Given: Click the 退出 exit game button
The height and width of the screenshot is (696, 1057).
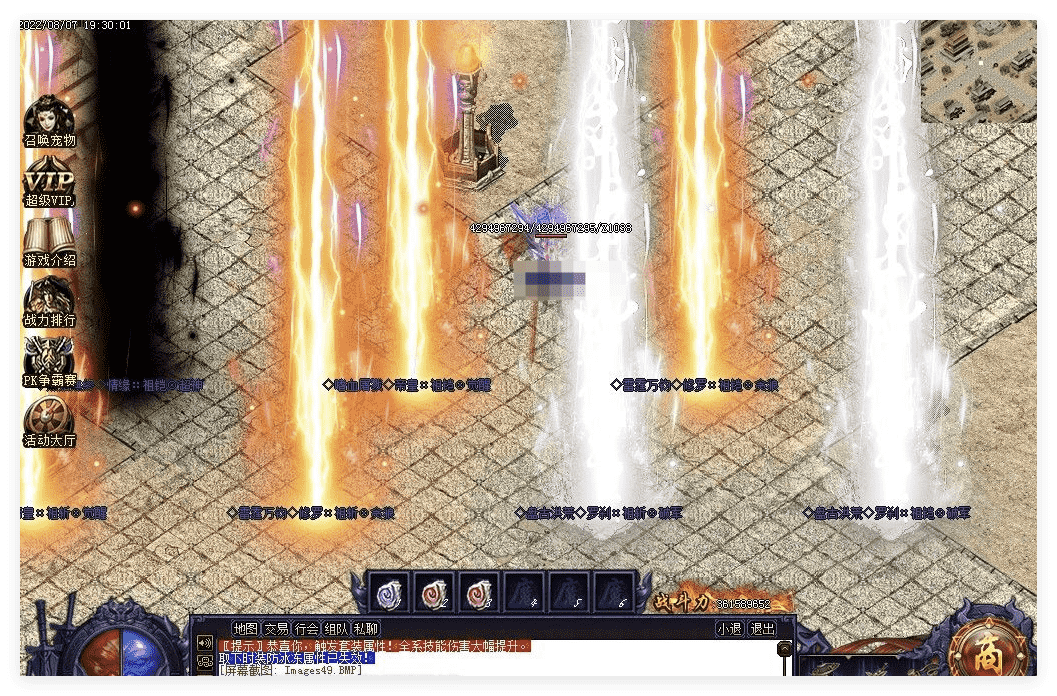Looking at the screenshot, I should click(762, 629).
